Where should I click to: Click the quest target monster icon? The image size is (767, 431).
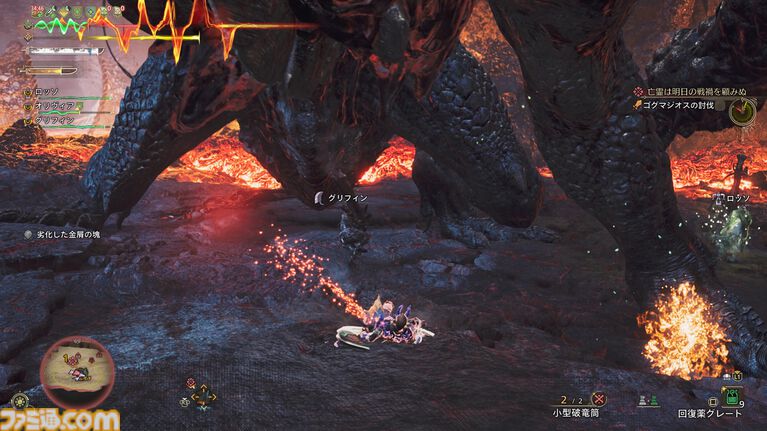(x=741, y=110)
